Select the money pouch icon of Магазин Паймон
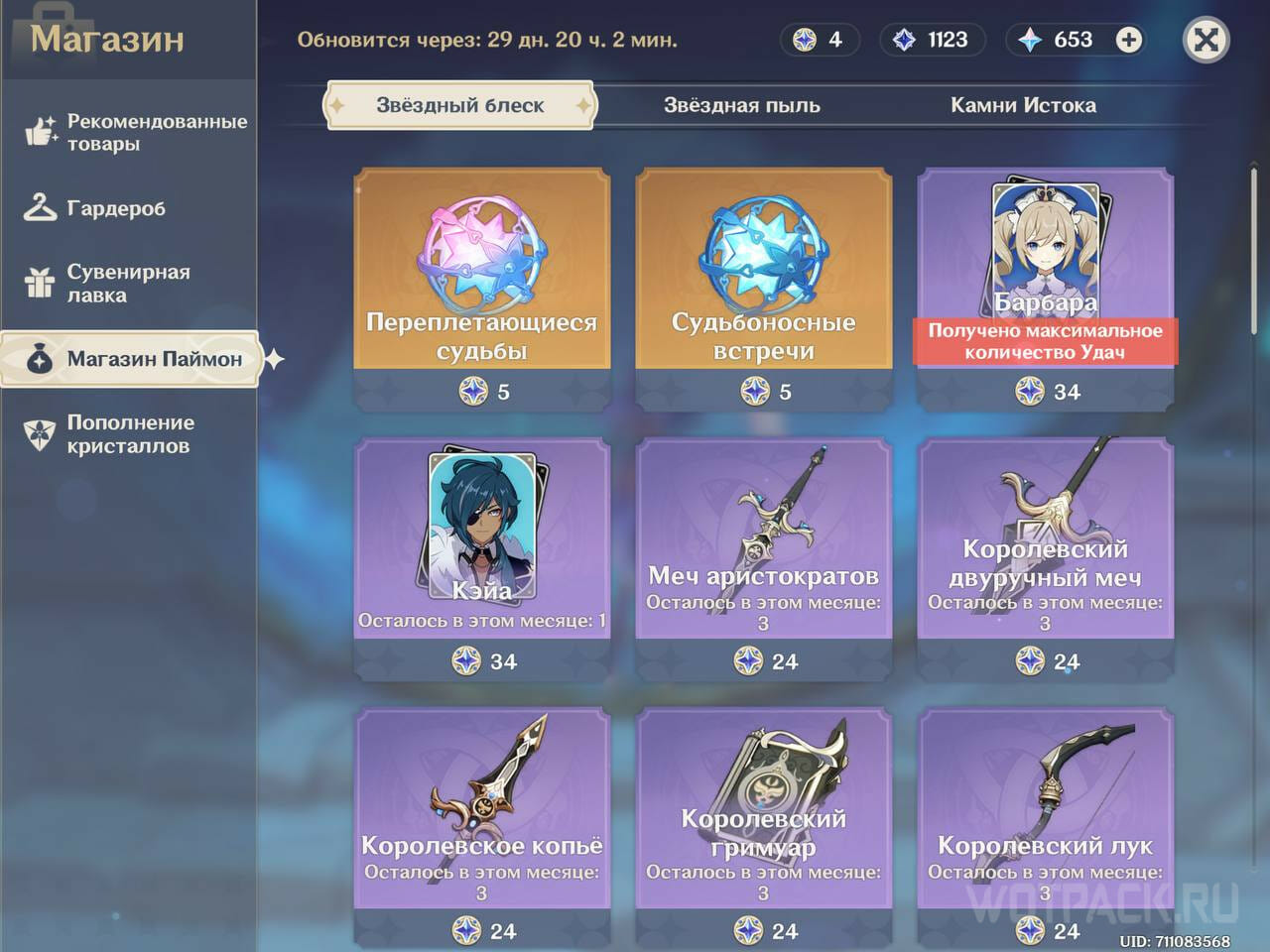The height and width of the screenshot is (952, 1270). (38, 359)
